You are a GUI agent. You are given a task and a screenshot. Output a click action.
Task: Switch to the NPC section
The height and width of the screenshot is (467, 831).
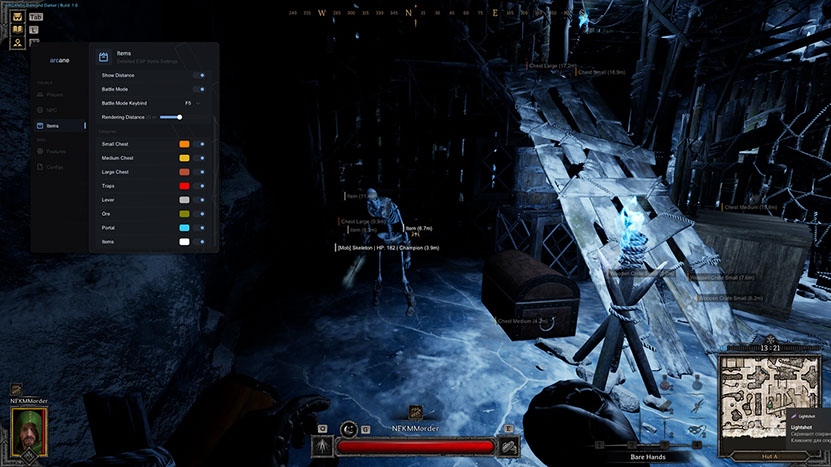pyautogui.click(x=50, y=110)
